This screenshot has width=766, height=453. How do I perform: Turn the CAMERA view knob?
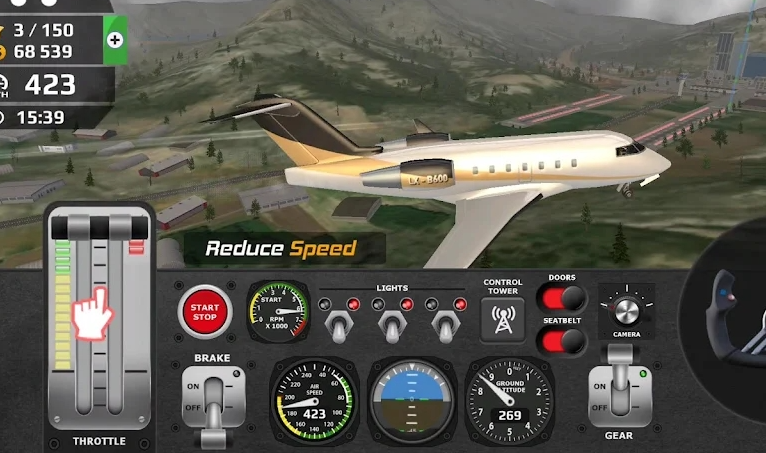pos(627,308)
